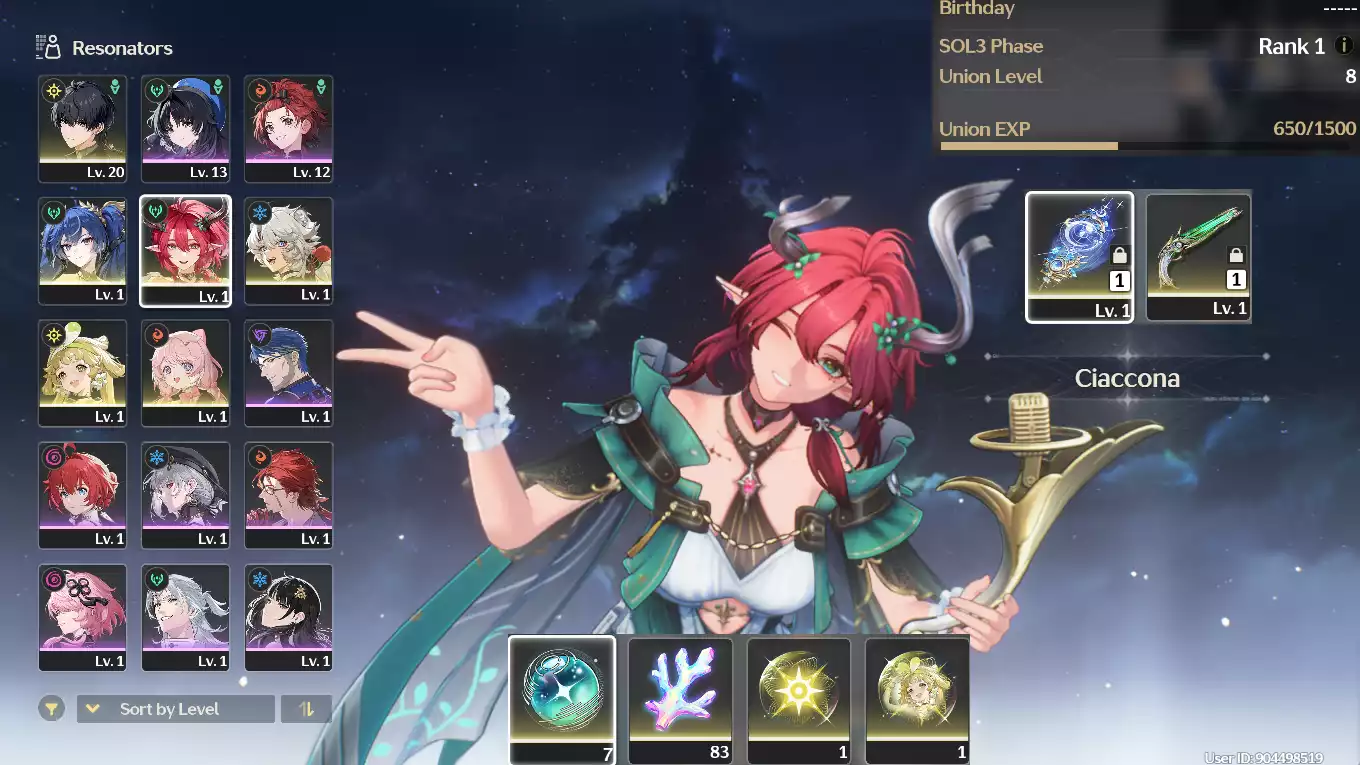Select Ciaccona's highlighted portrait tile
Viewport: 1360px width, 765px height.
(x=186, y=250)
